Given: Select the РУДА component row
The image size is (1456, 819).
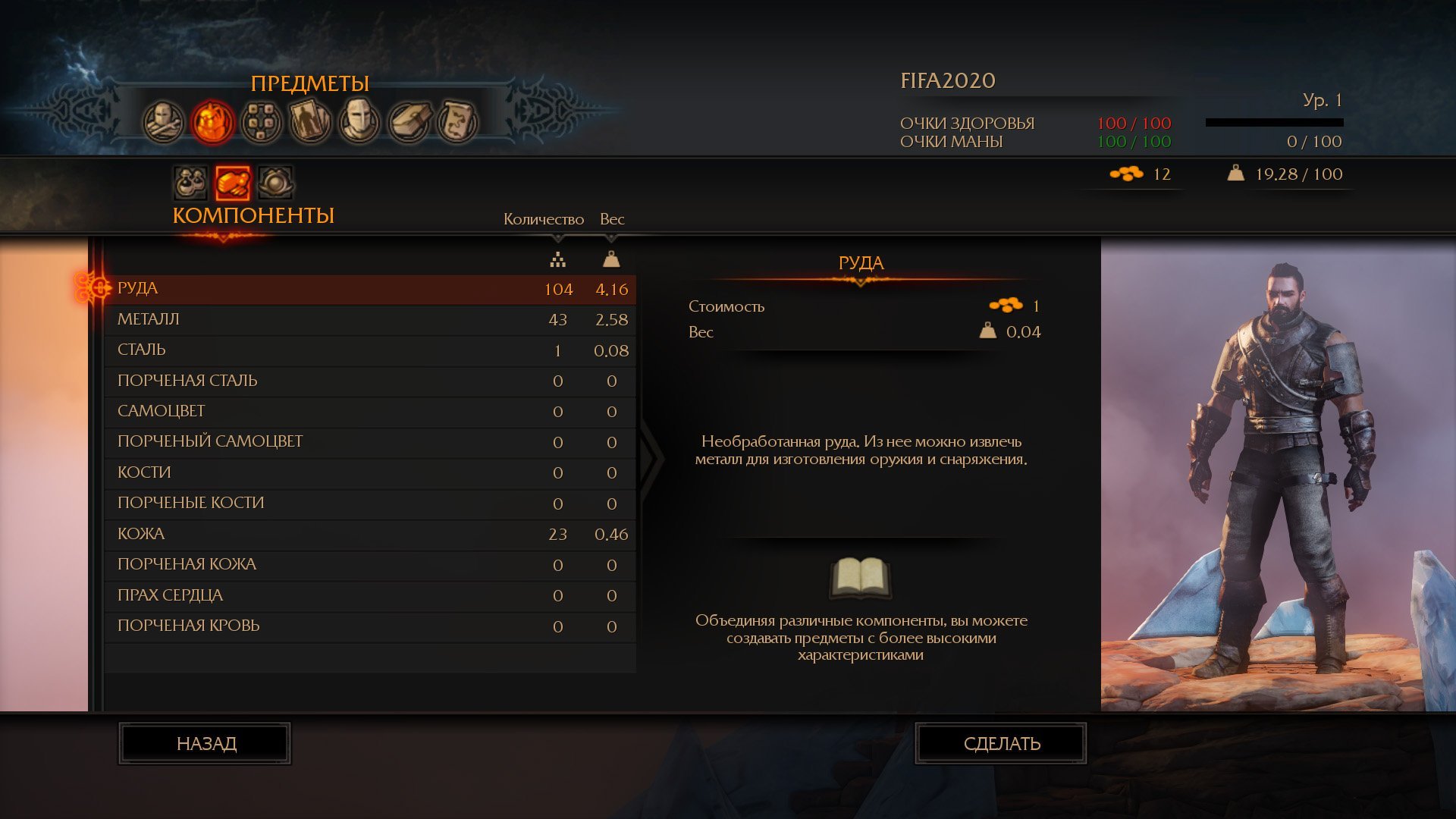Looking at the screenshot, I should point(369,289).
